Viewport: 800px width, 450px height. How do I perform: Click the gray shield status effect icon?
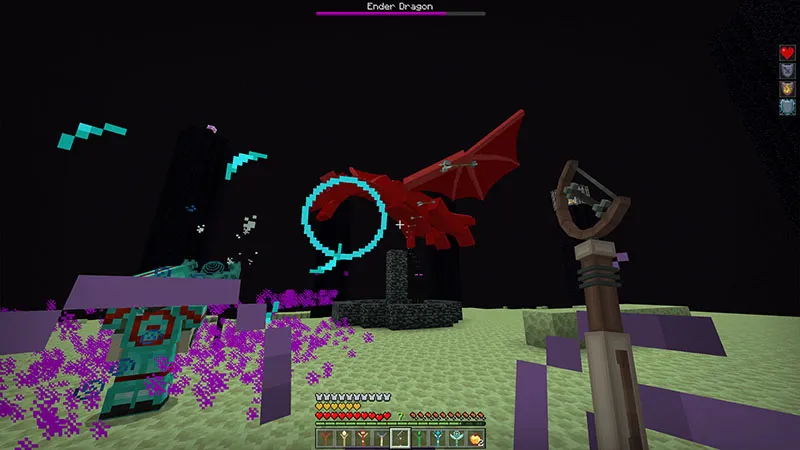[x=787, y=70]
